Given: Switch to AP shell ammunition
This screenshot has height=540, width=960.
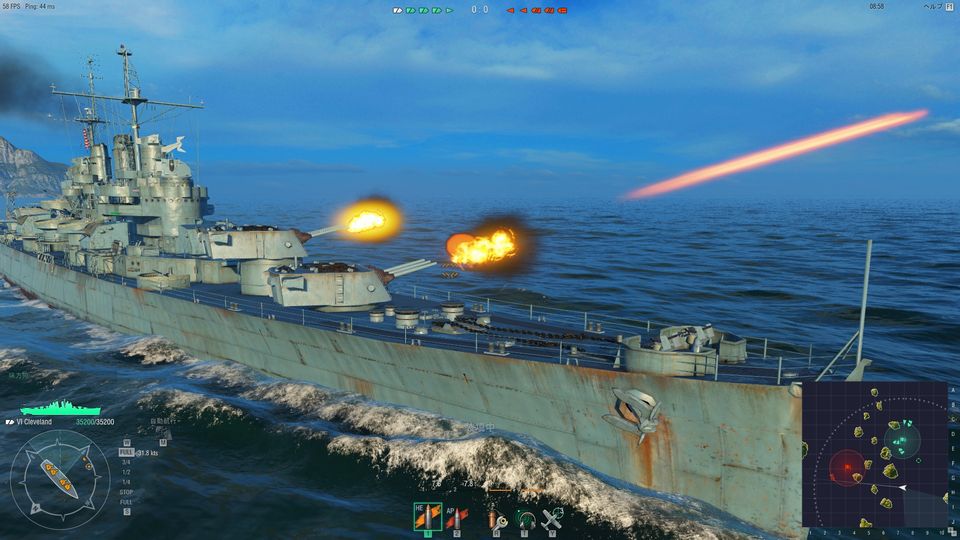Looking at the screenshot, I should tap(457, 517).
